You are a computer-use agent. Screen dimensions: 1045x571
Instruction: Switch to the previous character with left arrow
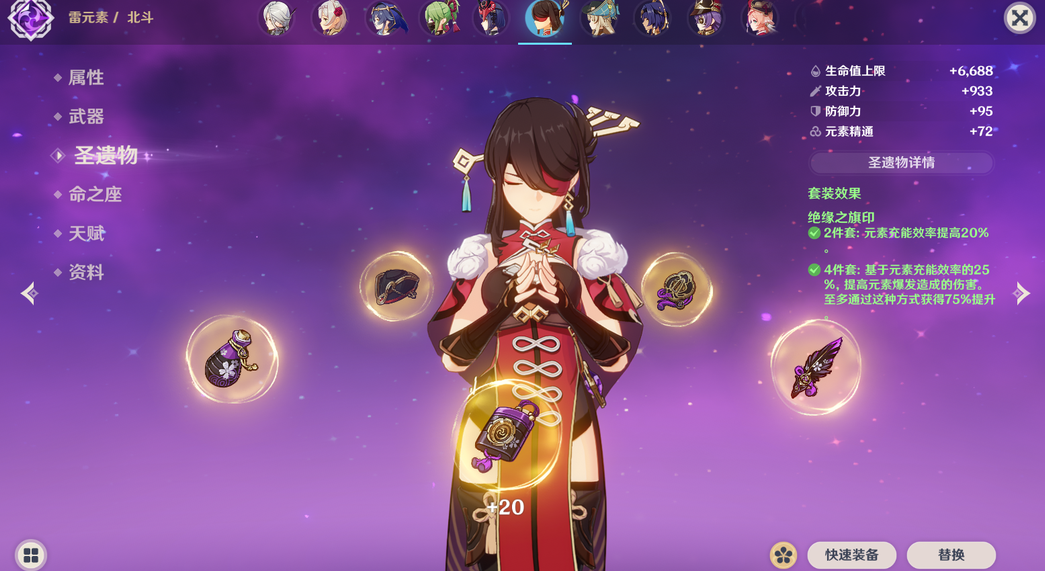pos(29,293)
